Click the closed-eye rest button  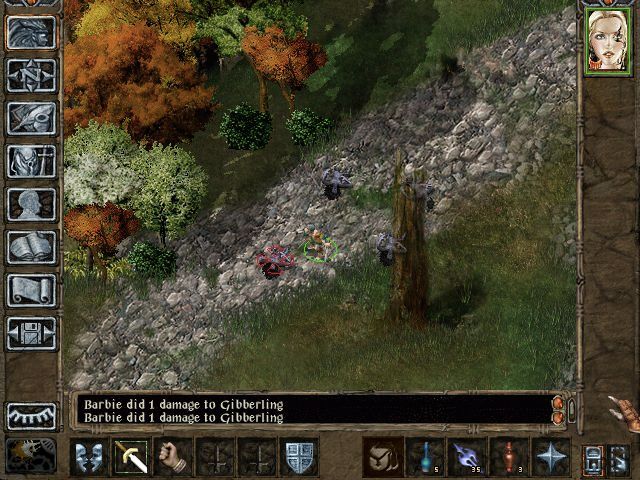[x=31, y=415]
